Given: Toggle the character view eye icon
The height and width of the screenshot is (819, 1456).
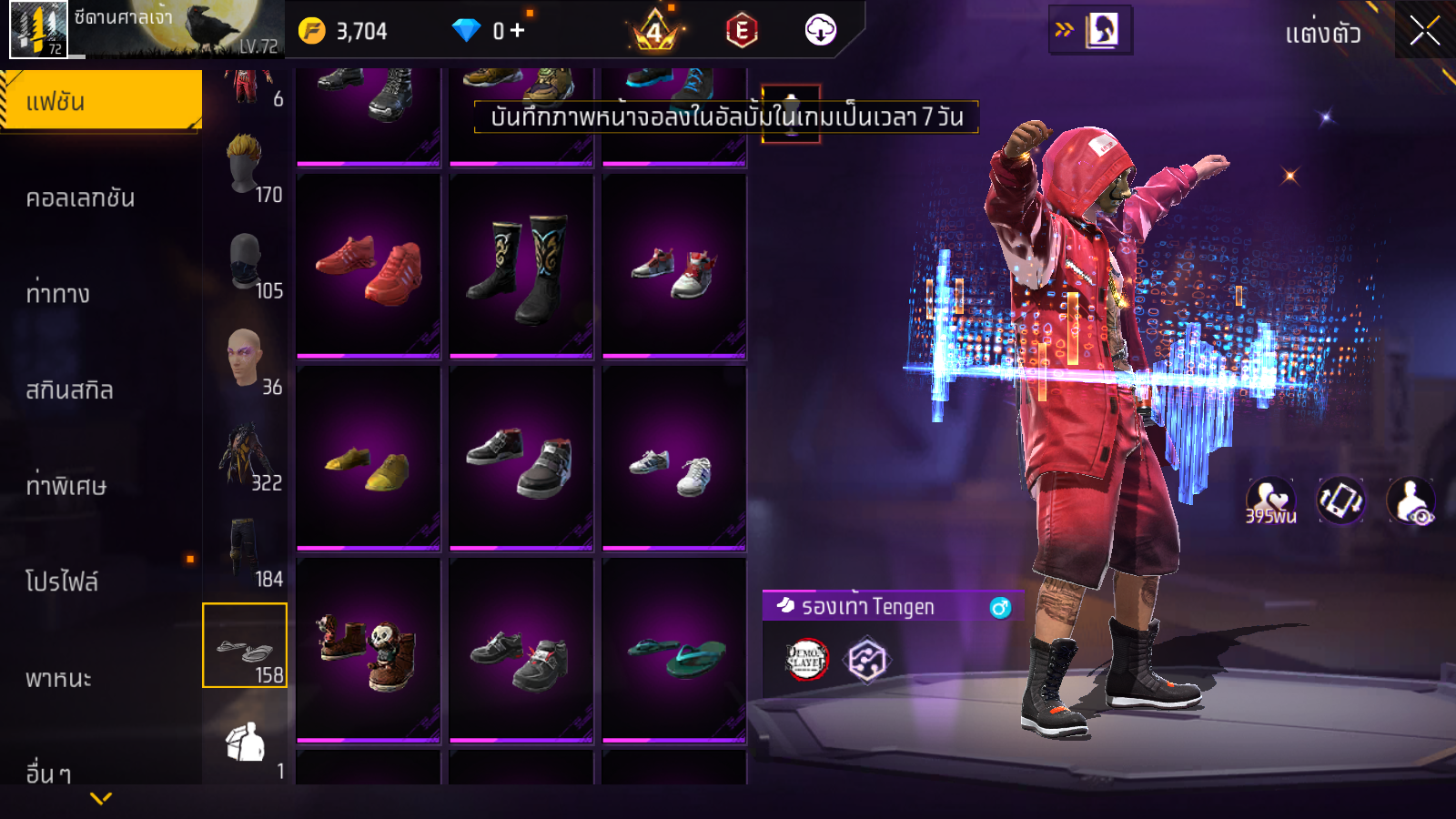Looking at the screenshot, I should tap(1410, 501).
